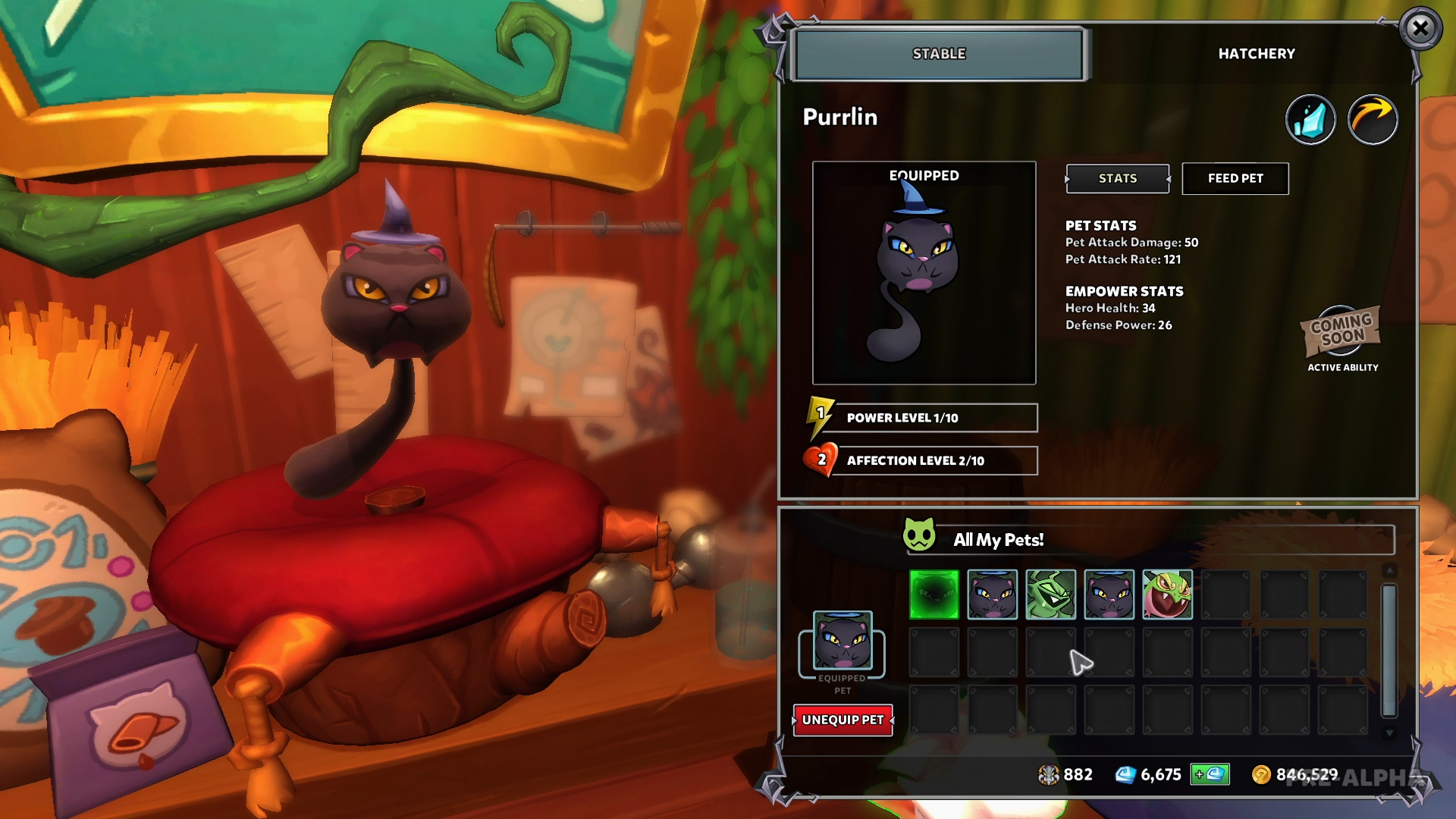Click the golden arrow icon button
The image size is (1456, 819).
tap(1373, 120)
